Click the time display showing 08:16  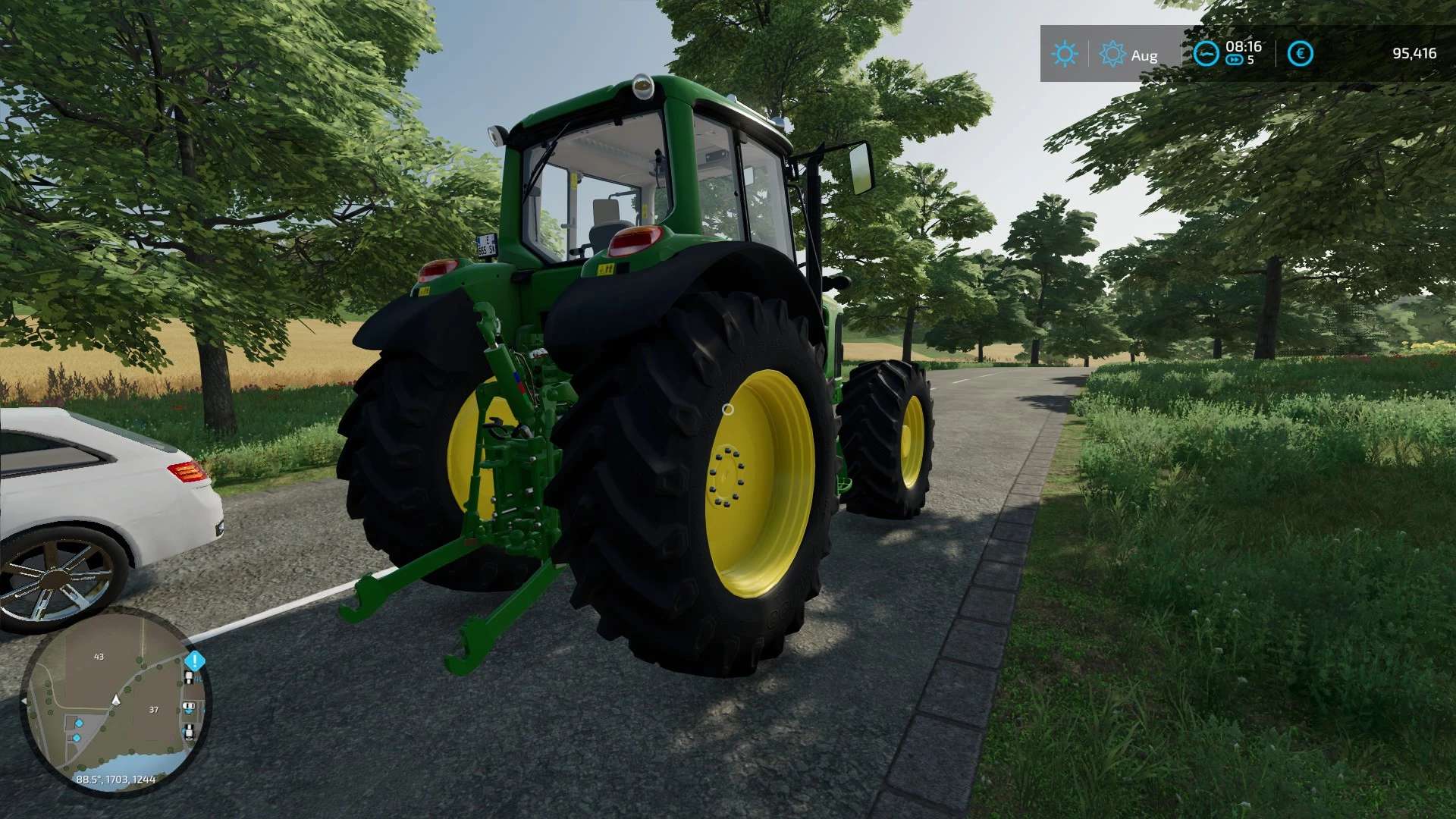[x=1244, y=48]
